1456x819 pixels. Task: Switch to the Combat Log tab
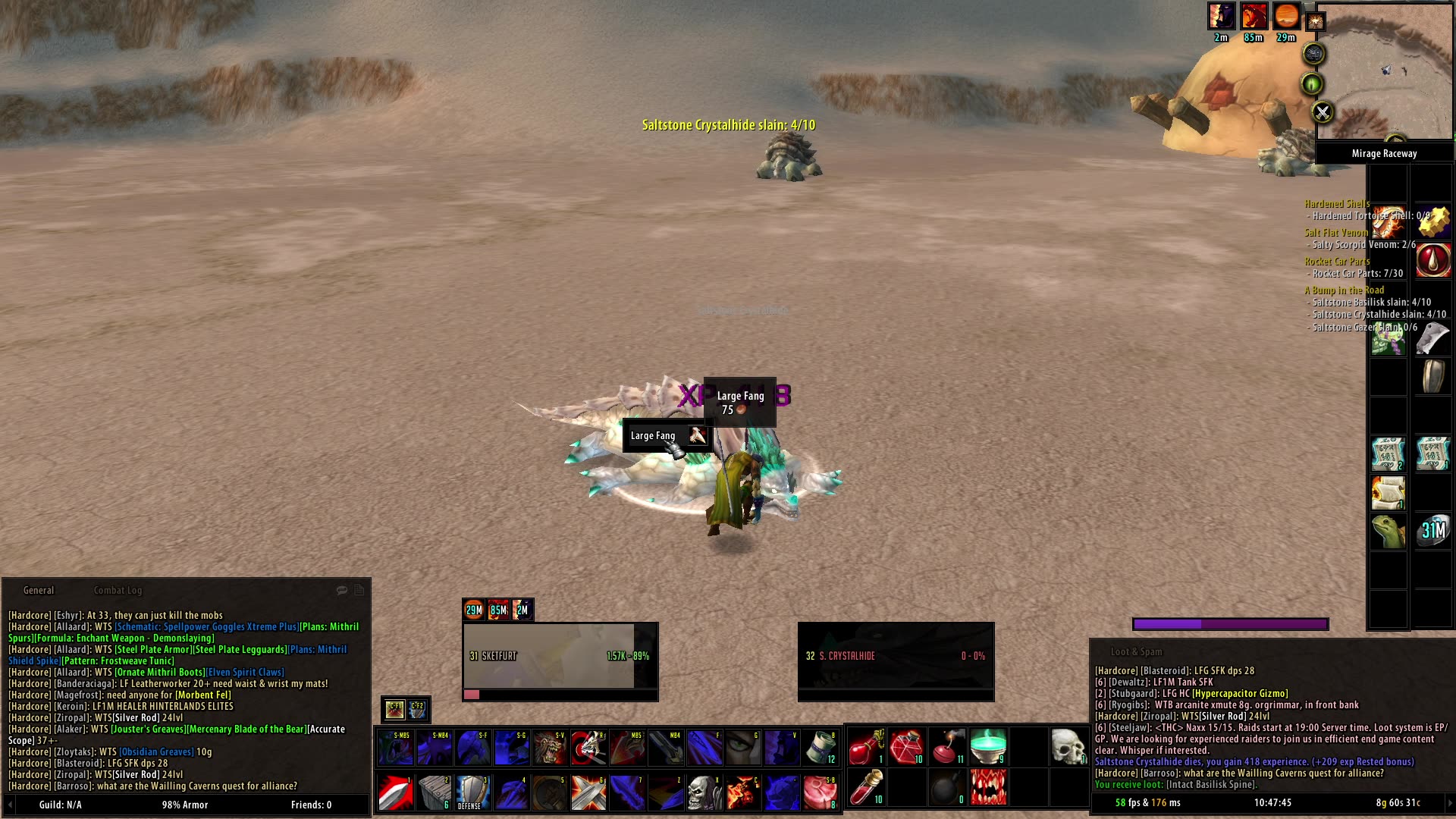118,590
